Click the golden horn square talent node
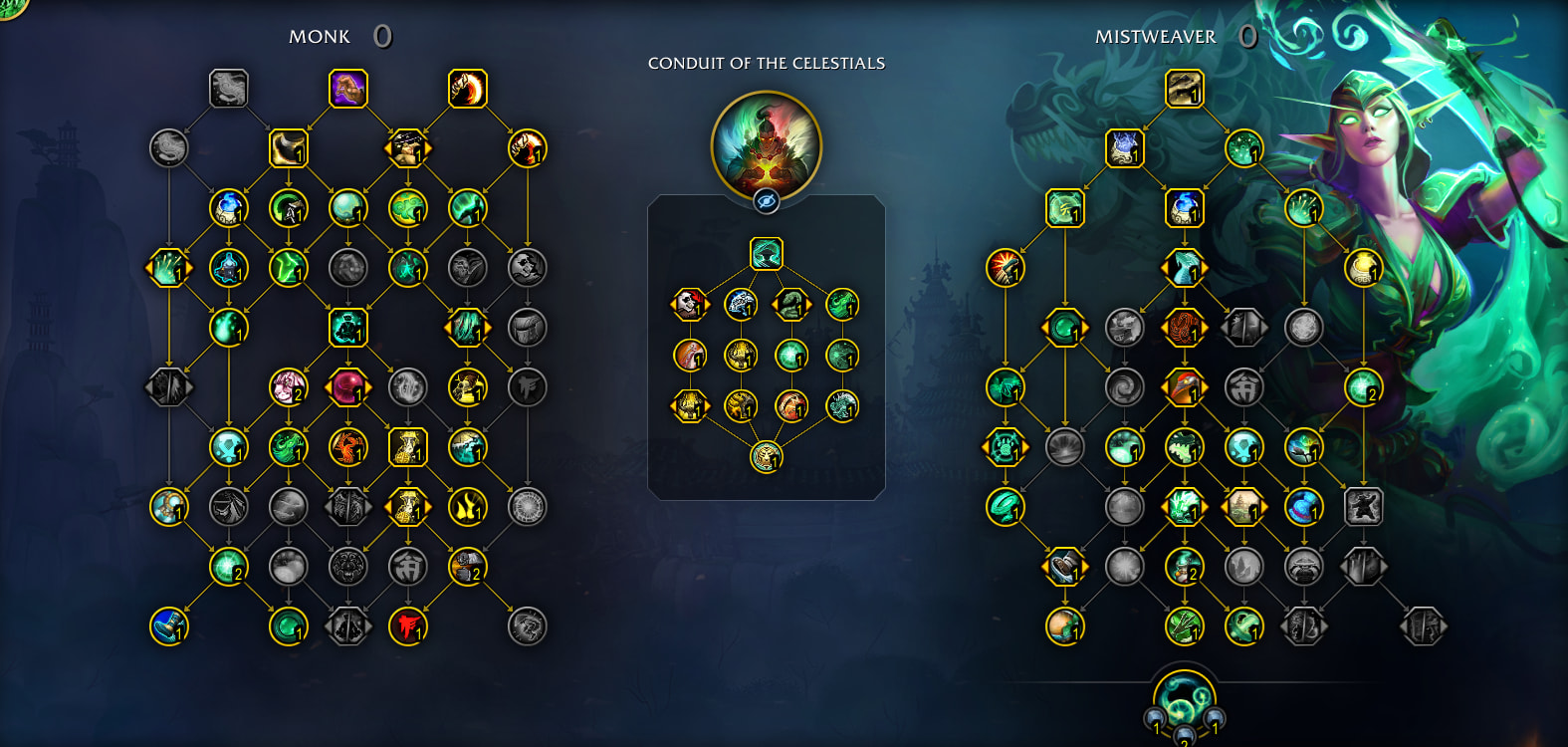Image resolution: width=1568 pixels, height=747 pixels. [x=289, y=148]
